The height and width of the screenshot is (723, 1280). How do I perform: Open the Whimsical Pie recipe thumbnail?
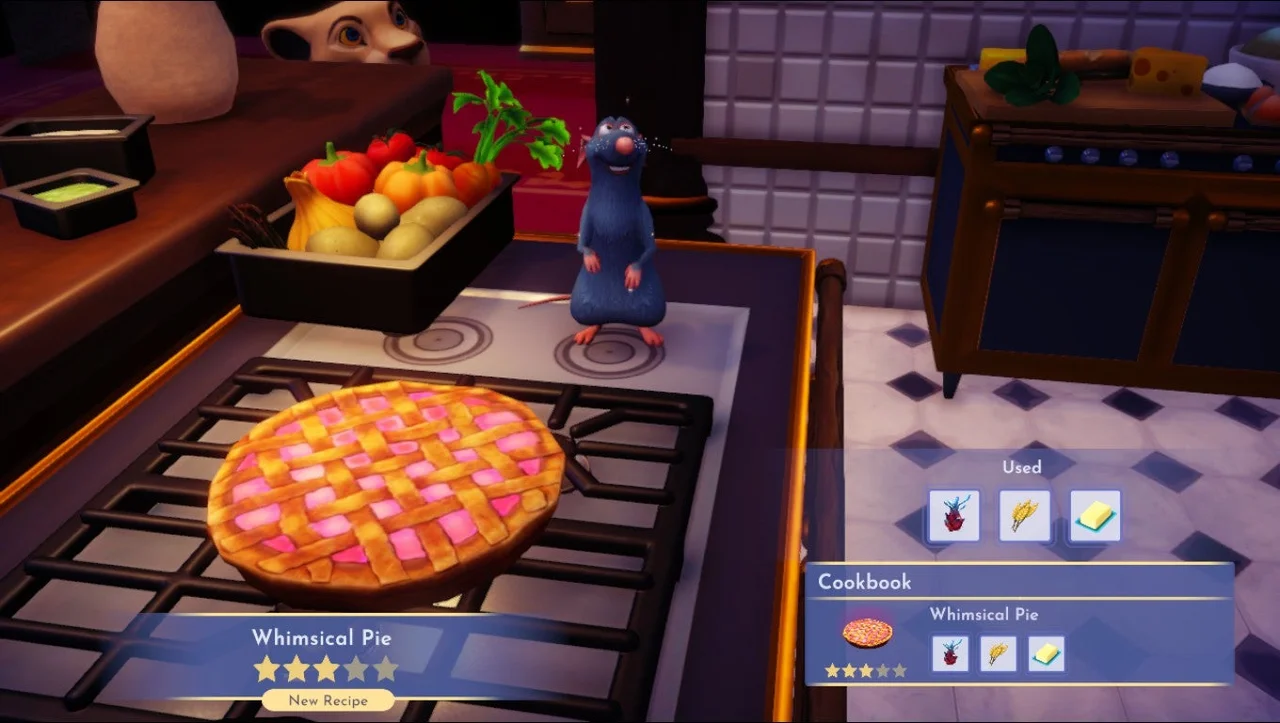(x=866, y=631)
